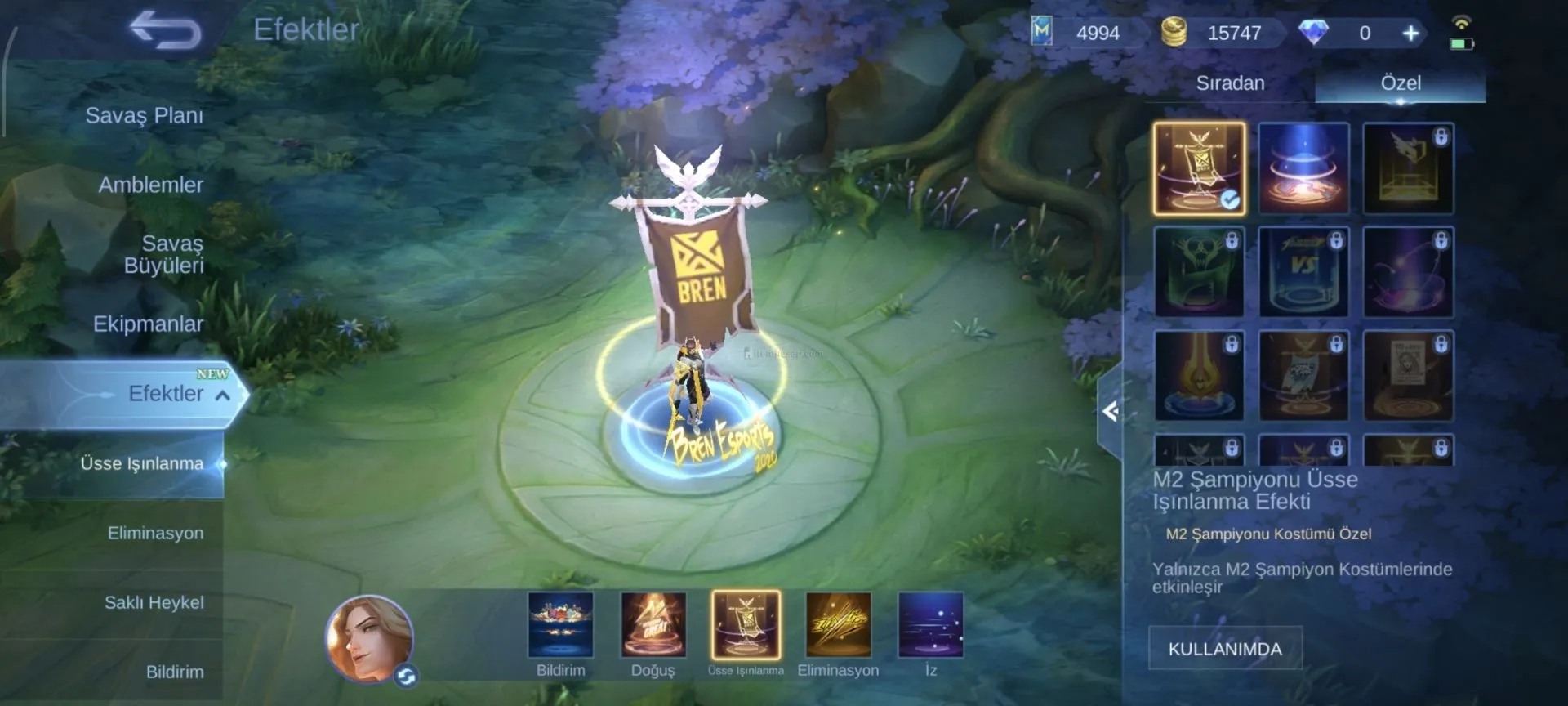Screen dimensions: 1568x706
Task: Choose the locked VS recall effect
Action: click(1303, 273)
